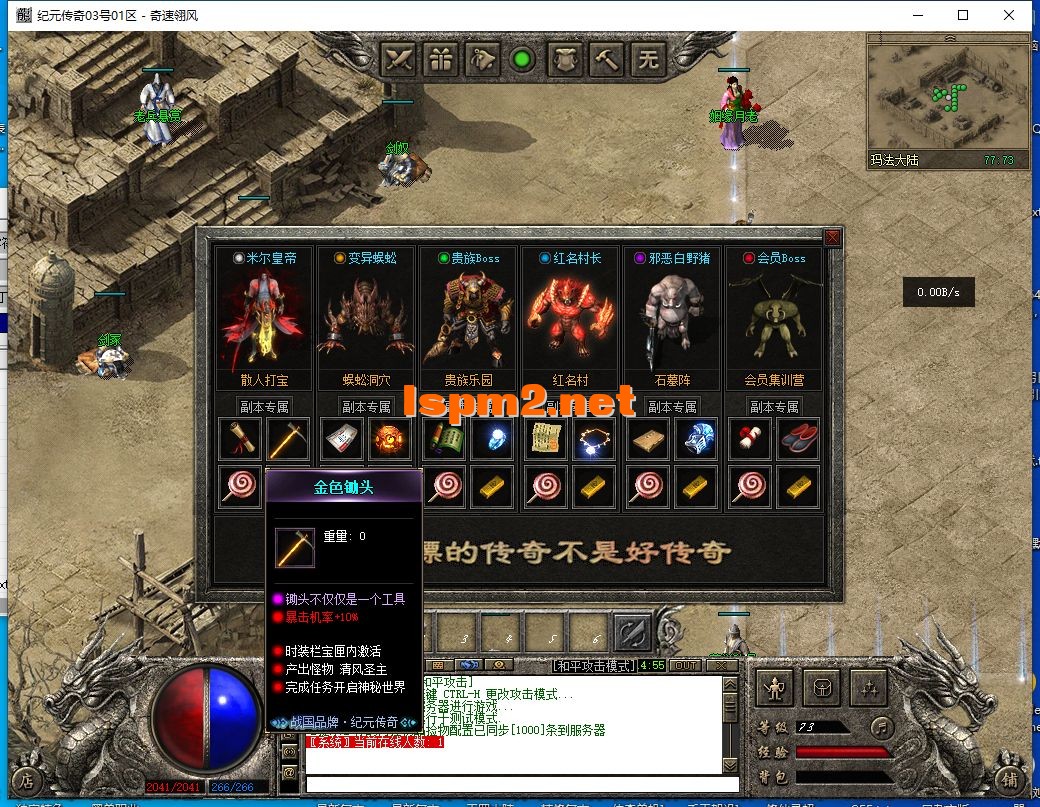1040x807 pixels.
Task: Select the red slippers reward slot
Action: (x=798, y=438)
